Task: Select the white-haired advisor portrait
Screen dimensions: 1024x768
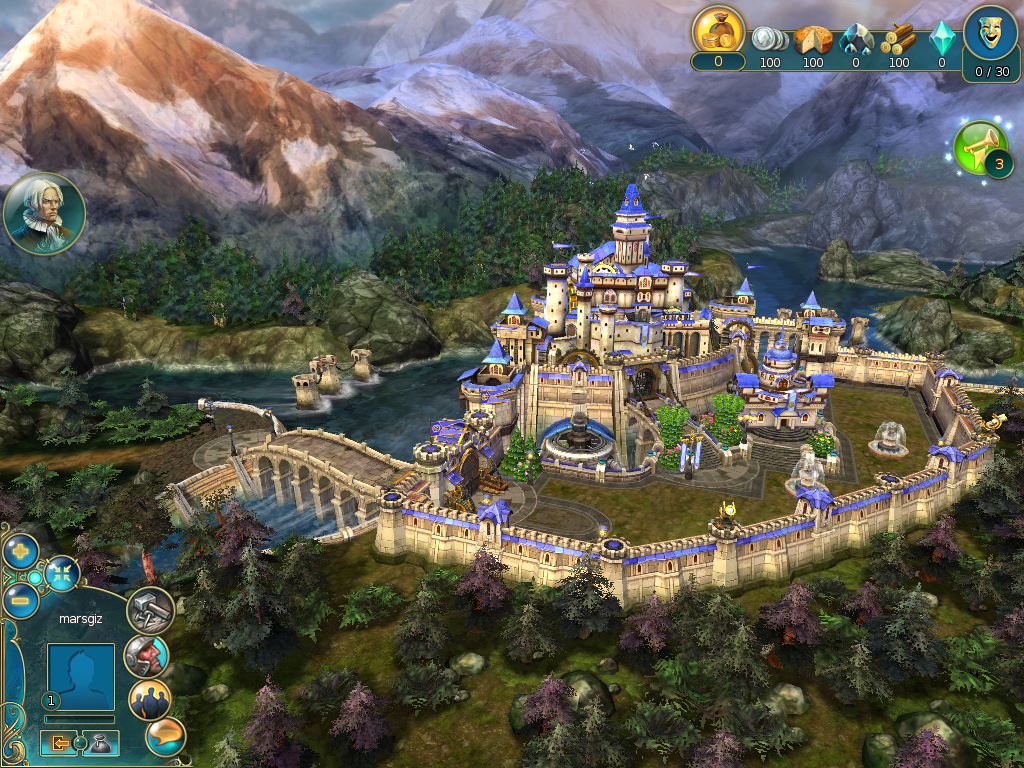Action: (x=44, y=213)
